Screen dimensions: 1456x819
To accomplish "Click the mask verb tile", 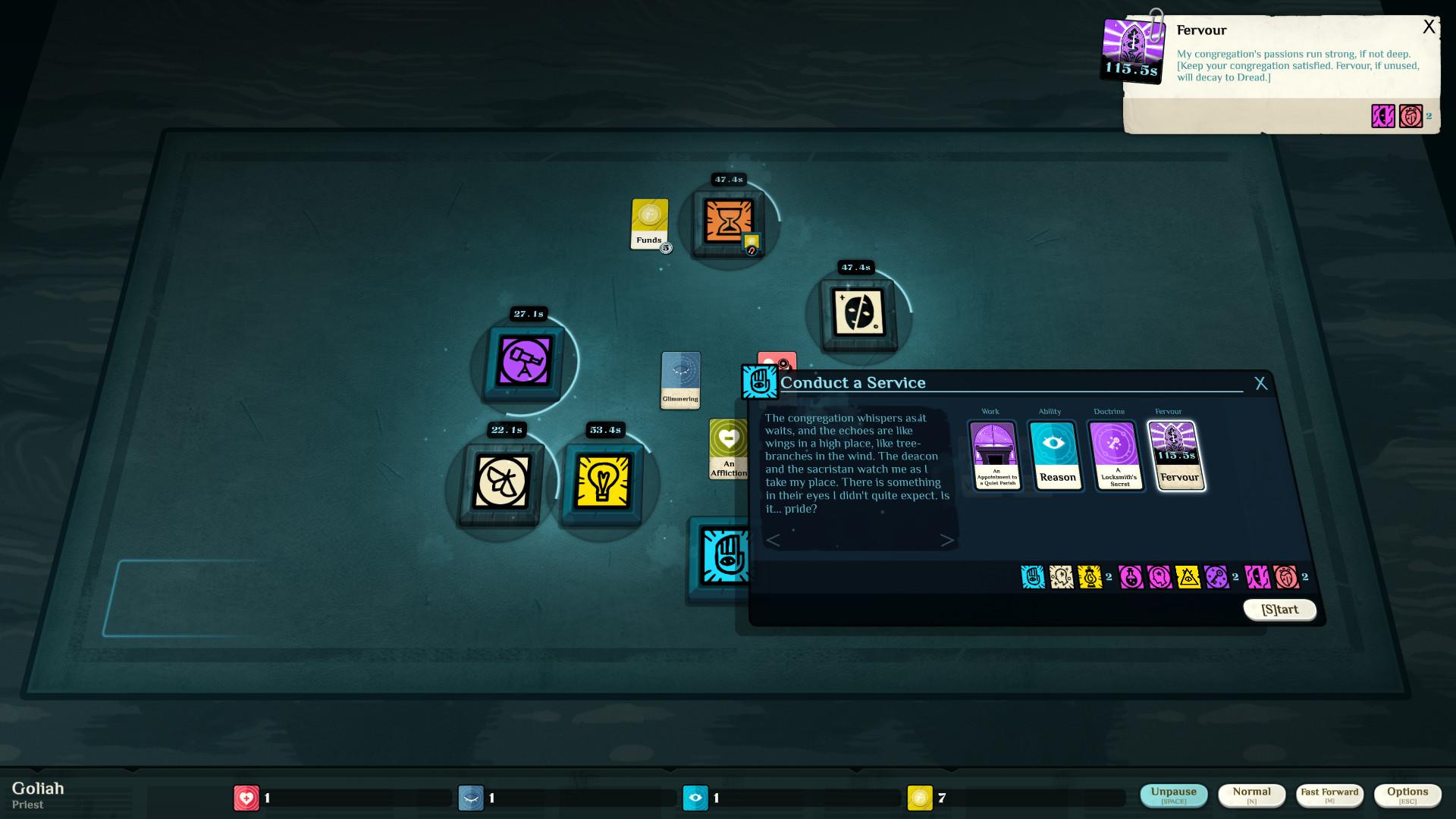I will (x=858, y=316).
